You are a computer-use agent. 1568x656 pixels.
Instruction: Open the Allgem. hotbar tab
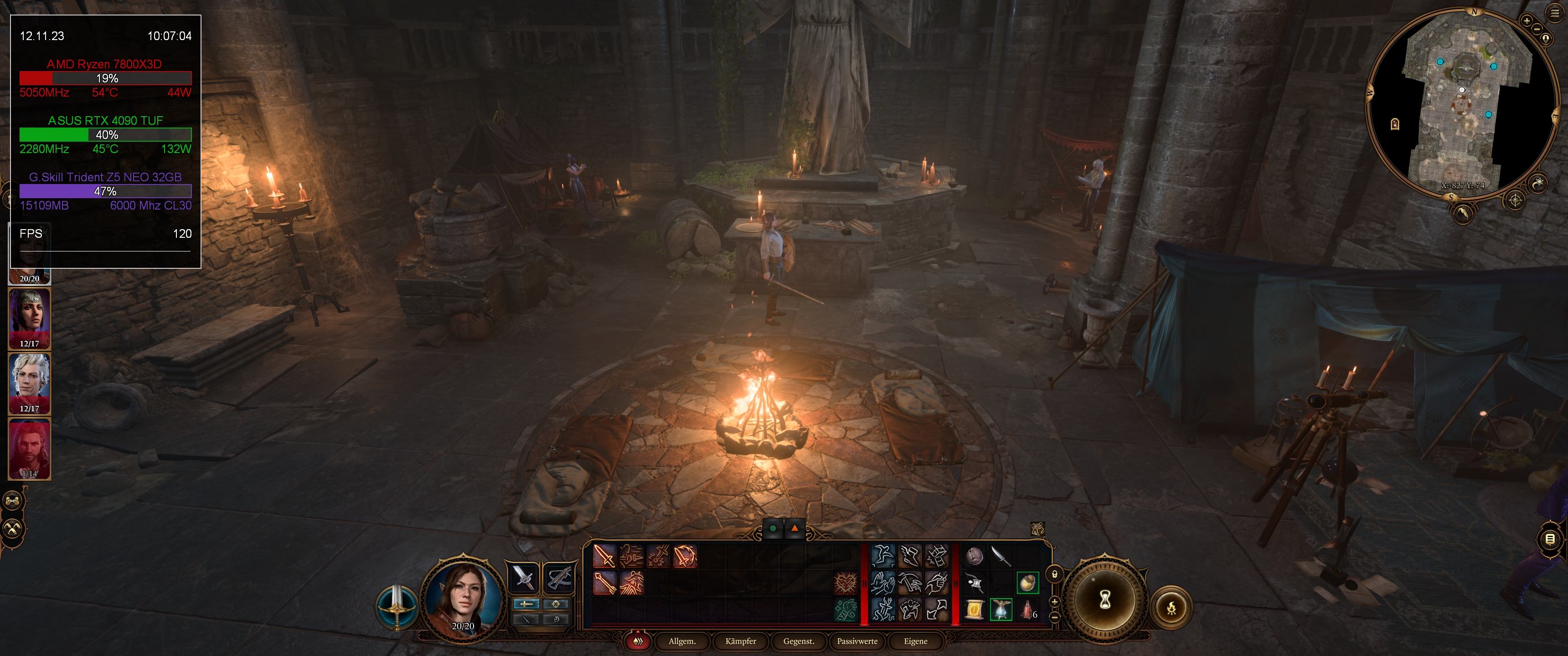[x=682, y=641]
